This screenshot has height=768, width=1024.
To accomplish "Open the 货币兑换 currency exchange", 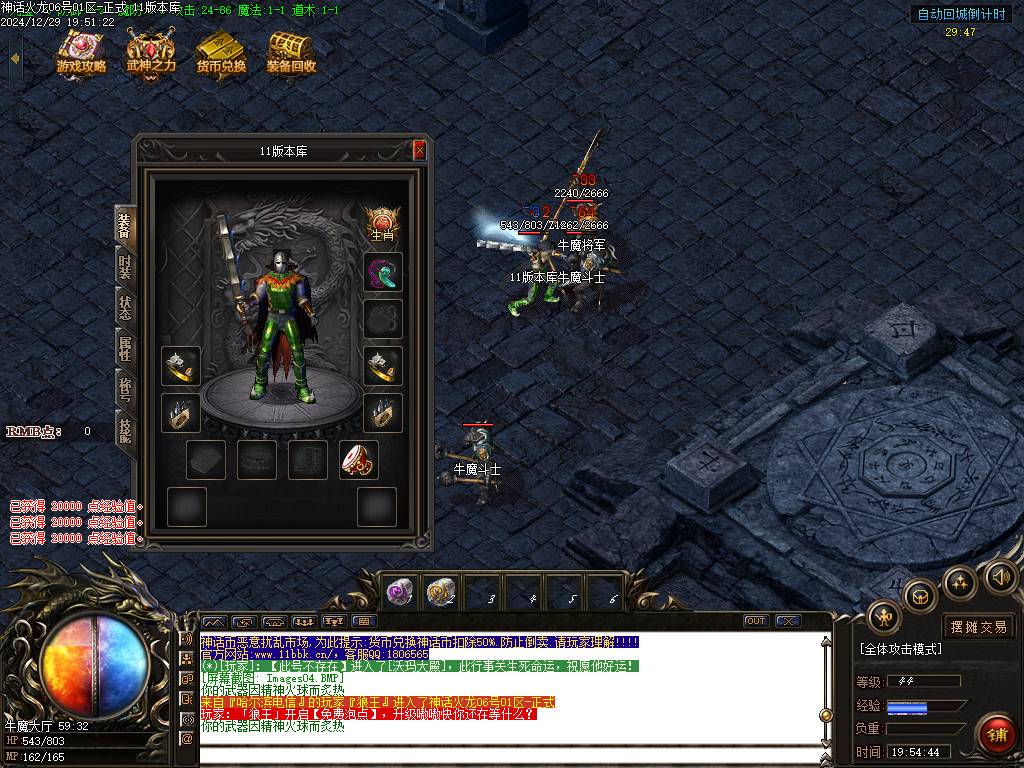I will 221,52.
